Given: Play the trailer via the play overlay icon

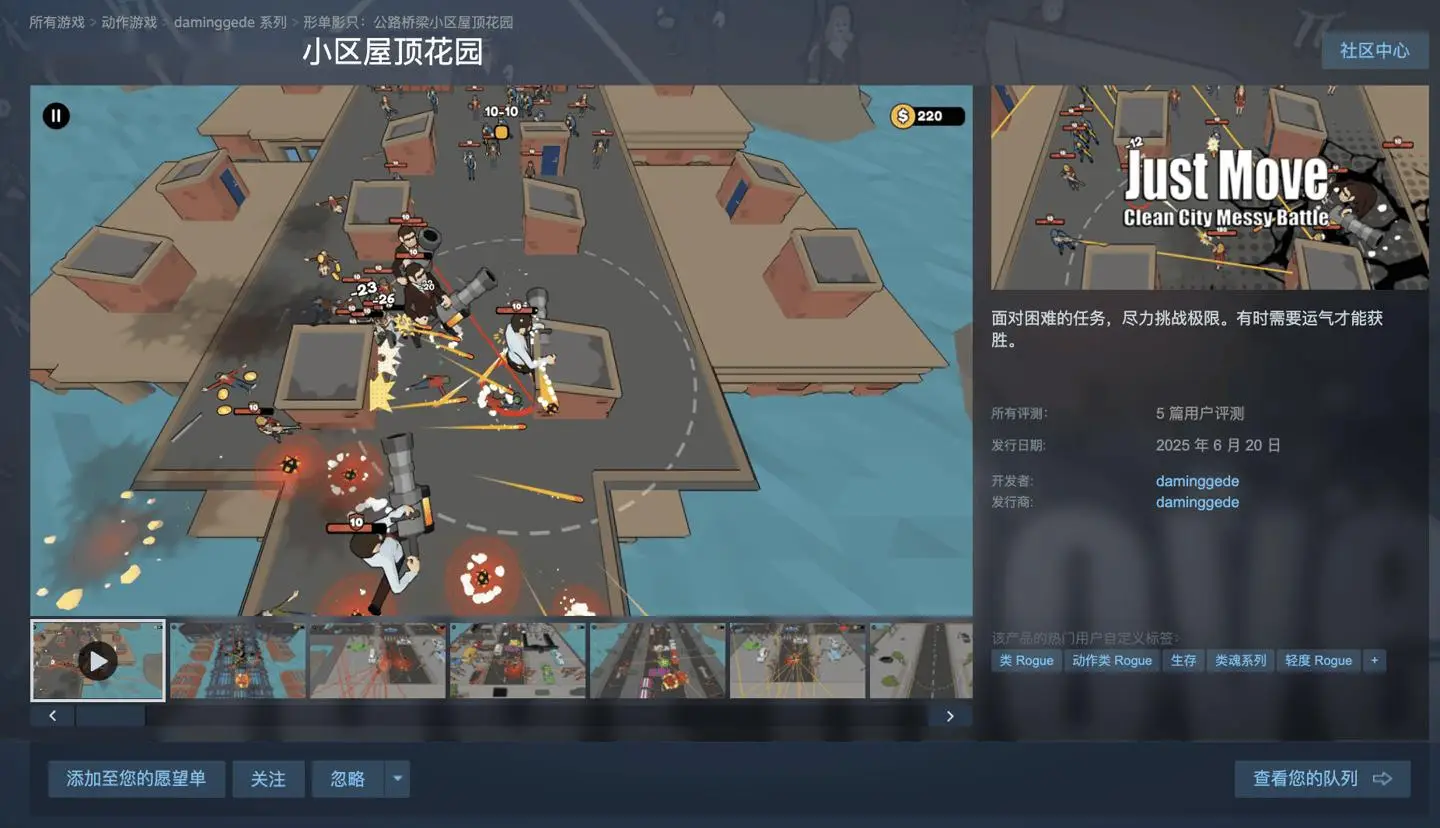Looking at the screenshot, I should tap(97, 660).
